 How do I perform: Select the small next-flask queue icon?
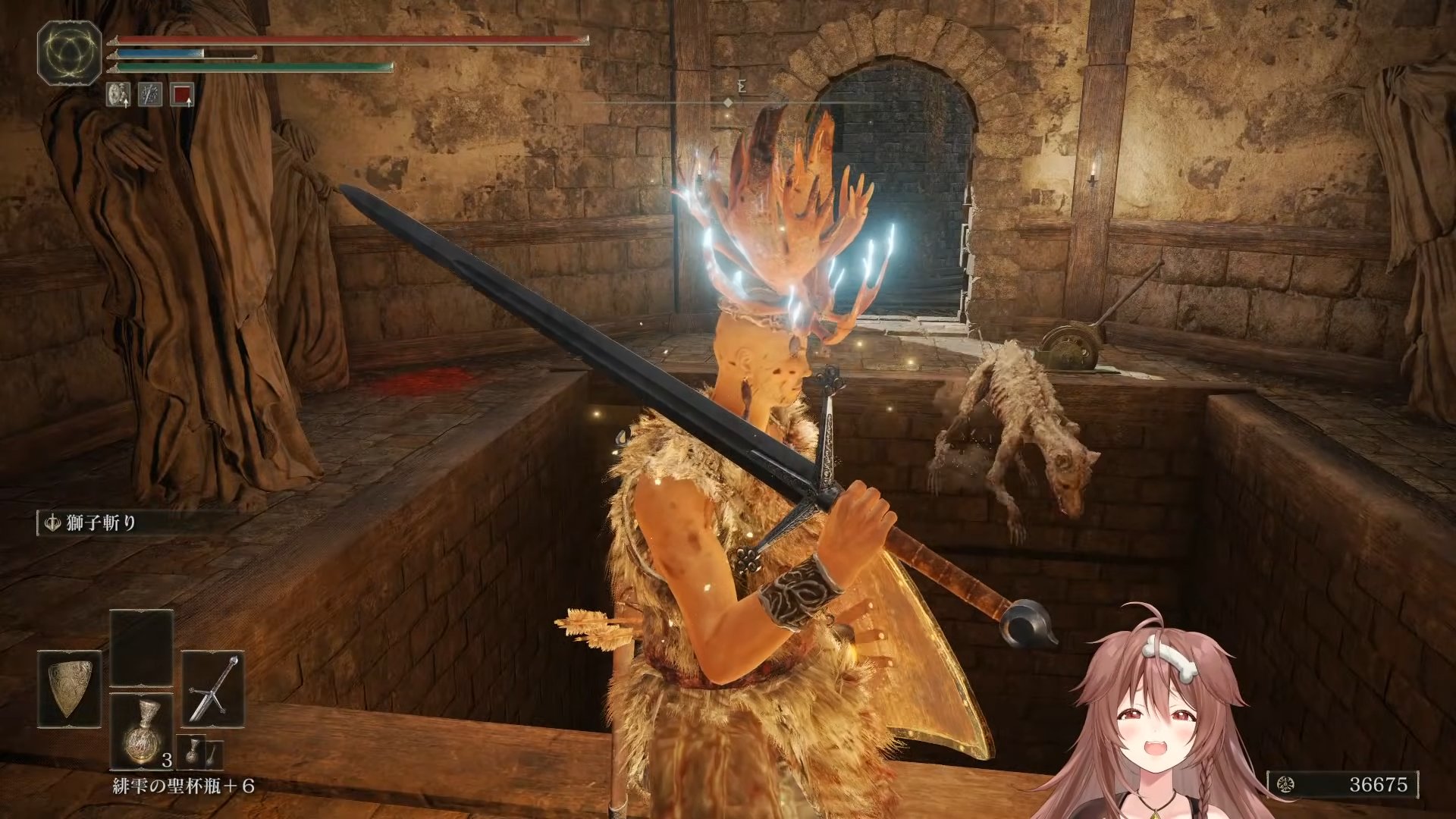(193, 751)
